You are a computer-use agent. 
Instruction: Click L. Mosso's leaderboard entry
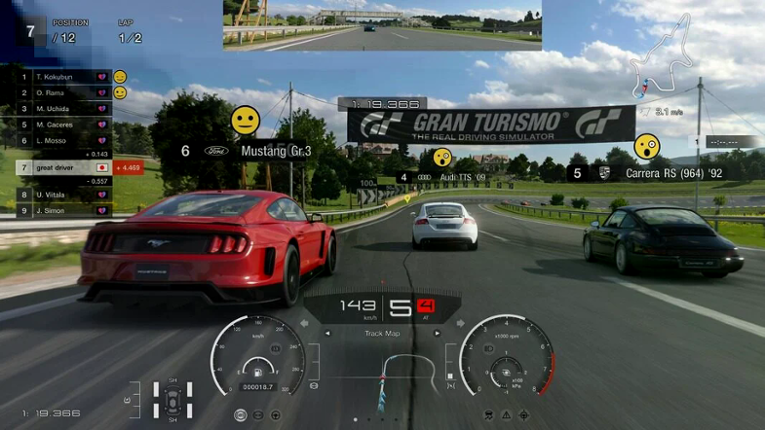[62, 141]
